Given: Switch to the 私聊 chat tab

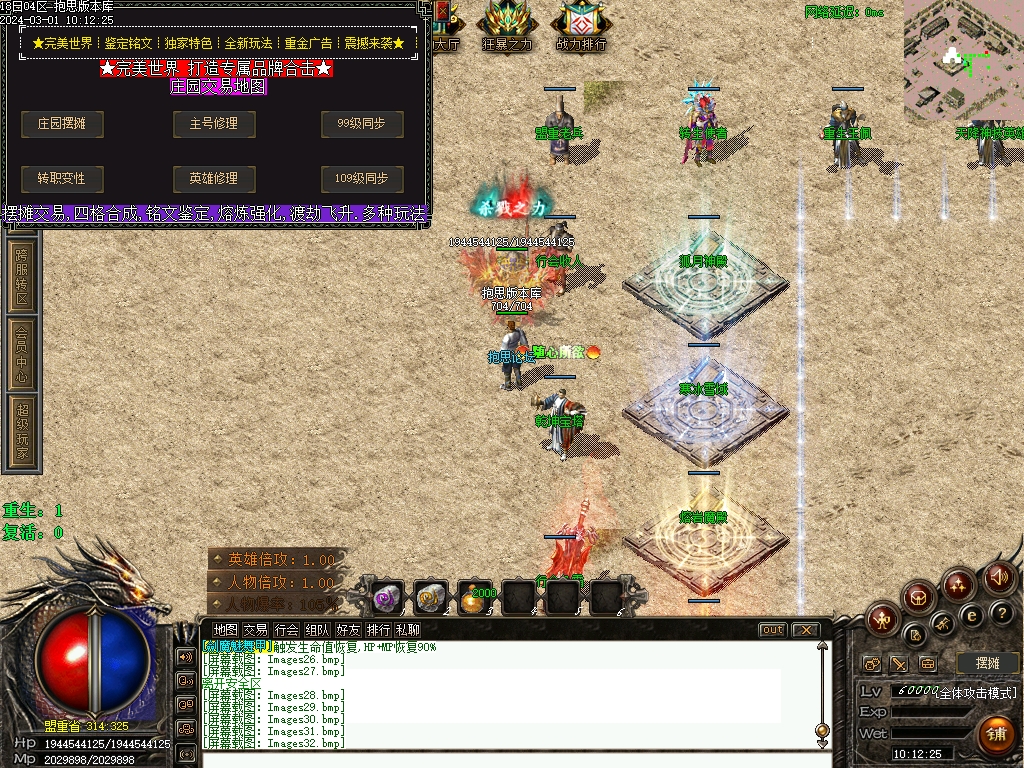Looking at the screenshot, I should 407,630.
